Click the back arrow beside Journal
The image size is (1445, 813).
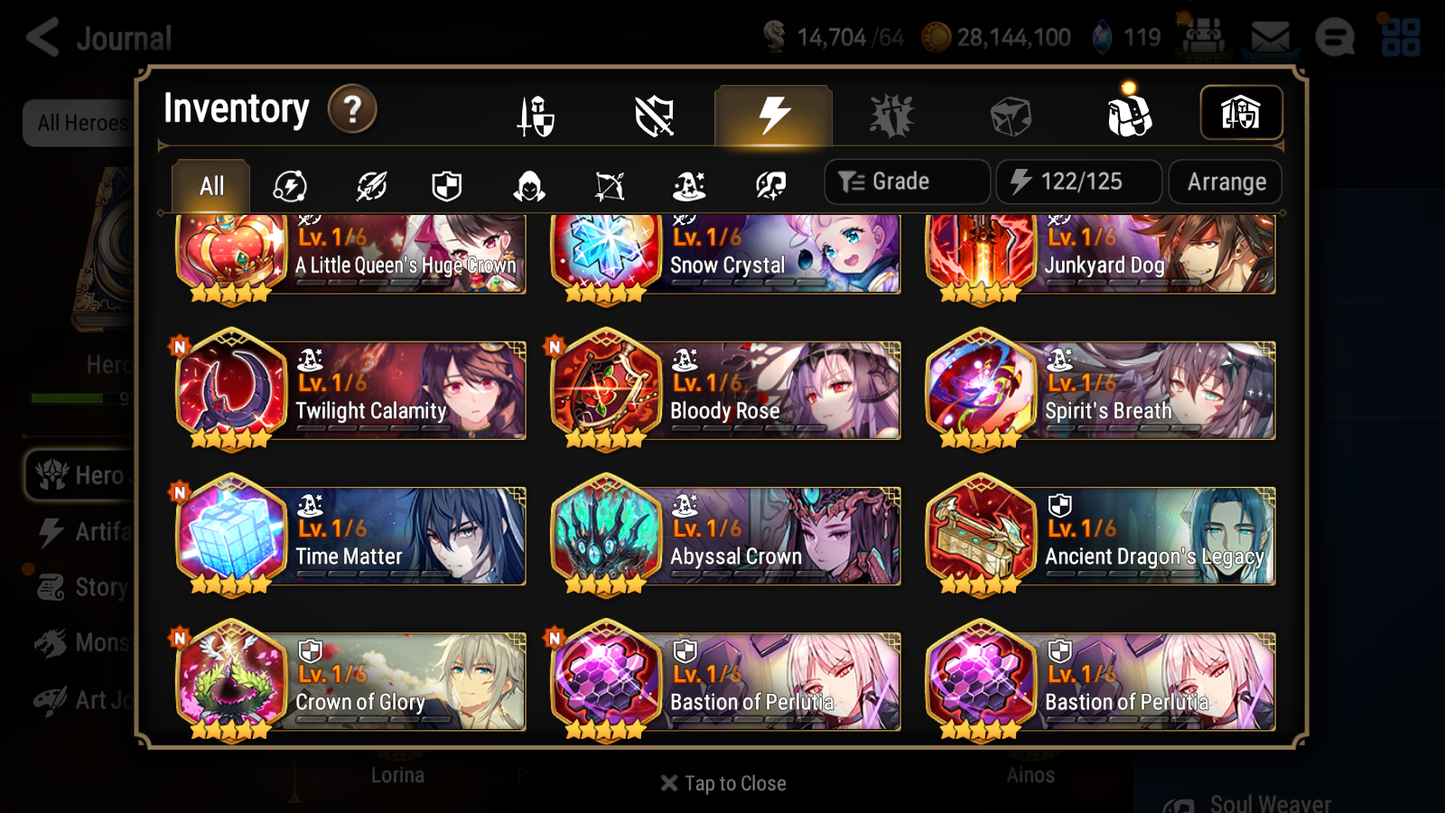41,37
